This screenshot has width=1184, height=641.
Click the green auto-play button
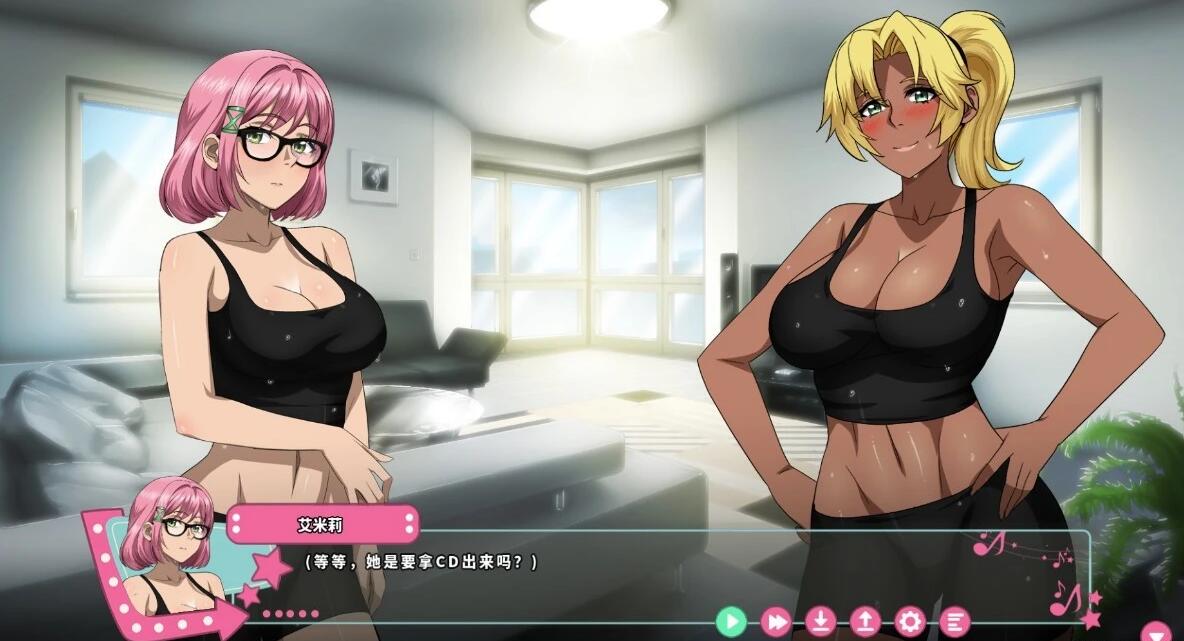point(731,622)
